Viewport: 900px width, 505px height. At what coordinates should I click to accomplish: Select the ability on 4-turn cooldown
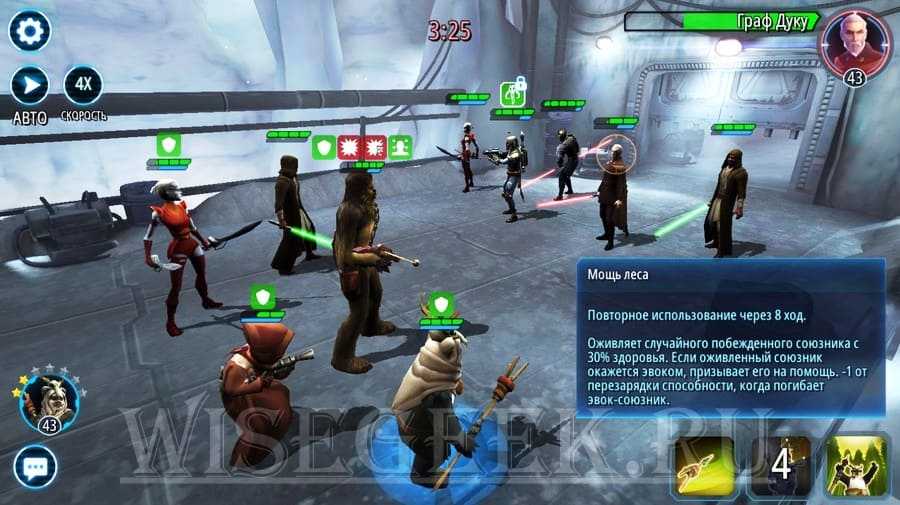782,467
